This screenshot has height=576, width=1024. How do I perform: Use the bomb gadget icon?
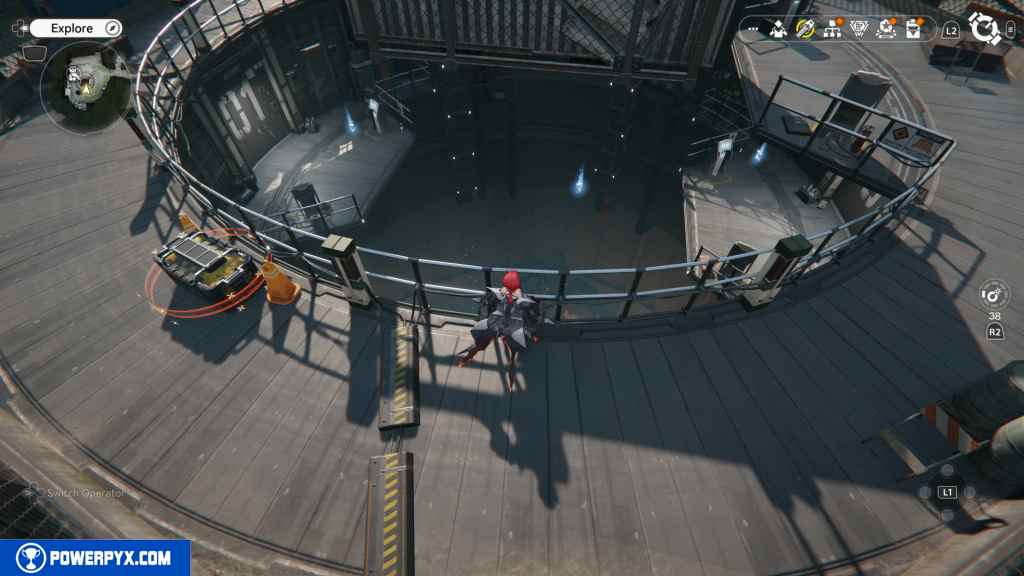[994, 295]
